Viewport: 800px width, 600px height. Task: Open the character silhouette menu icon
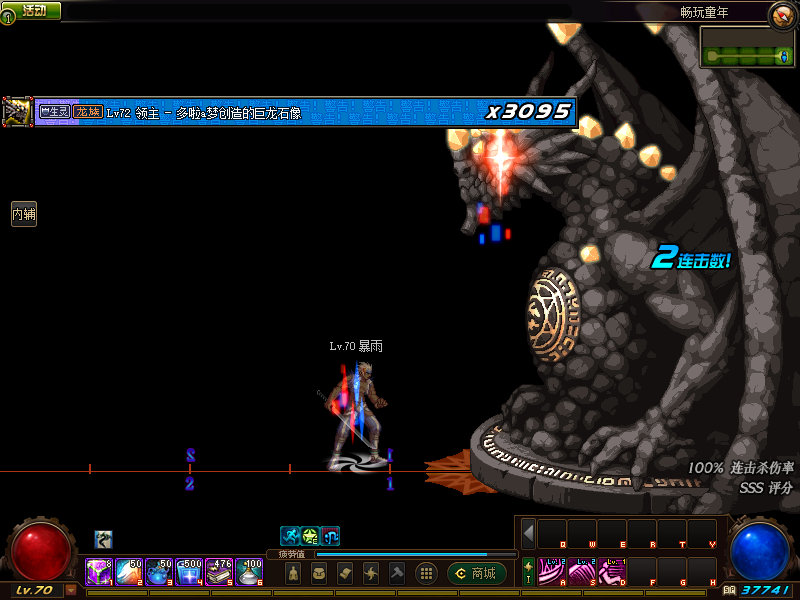coord(293,573)
